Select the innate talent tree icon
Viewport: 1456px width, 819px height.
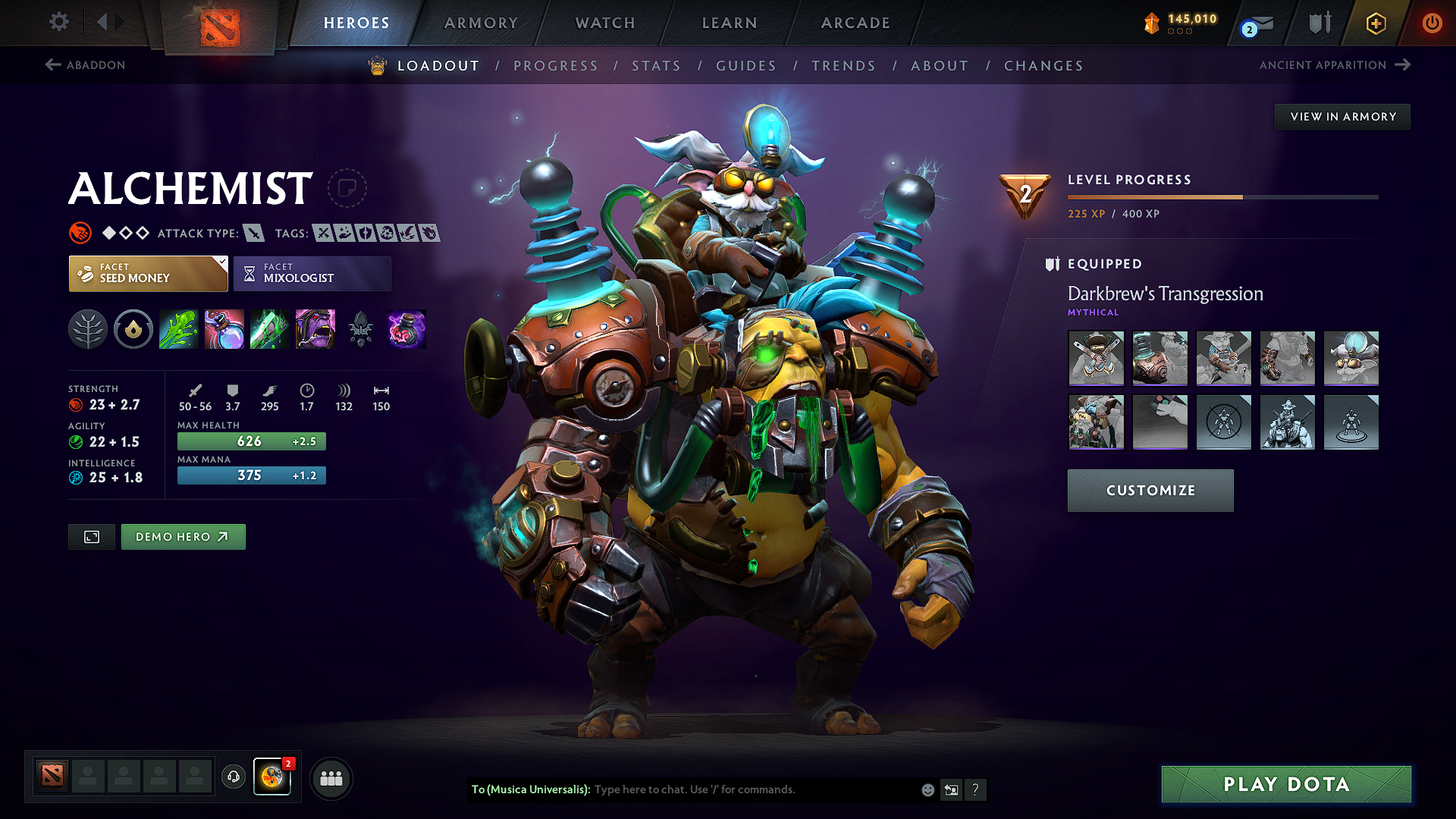click(87, 329)
